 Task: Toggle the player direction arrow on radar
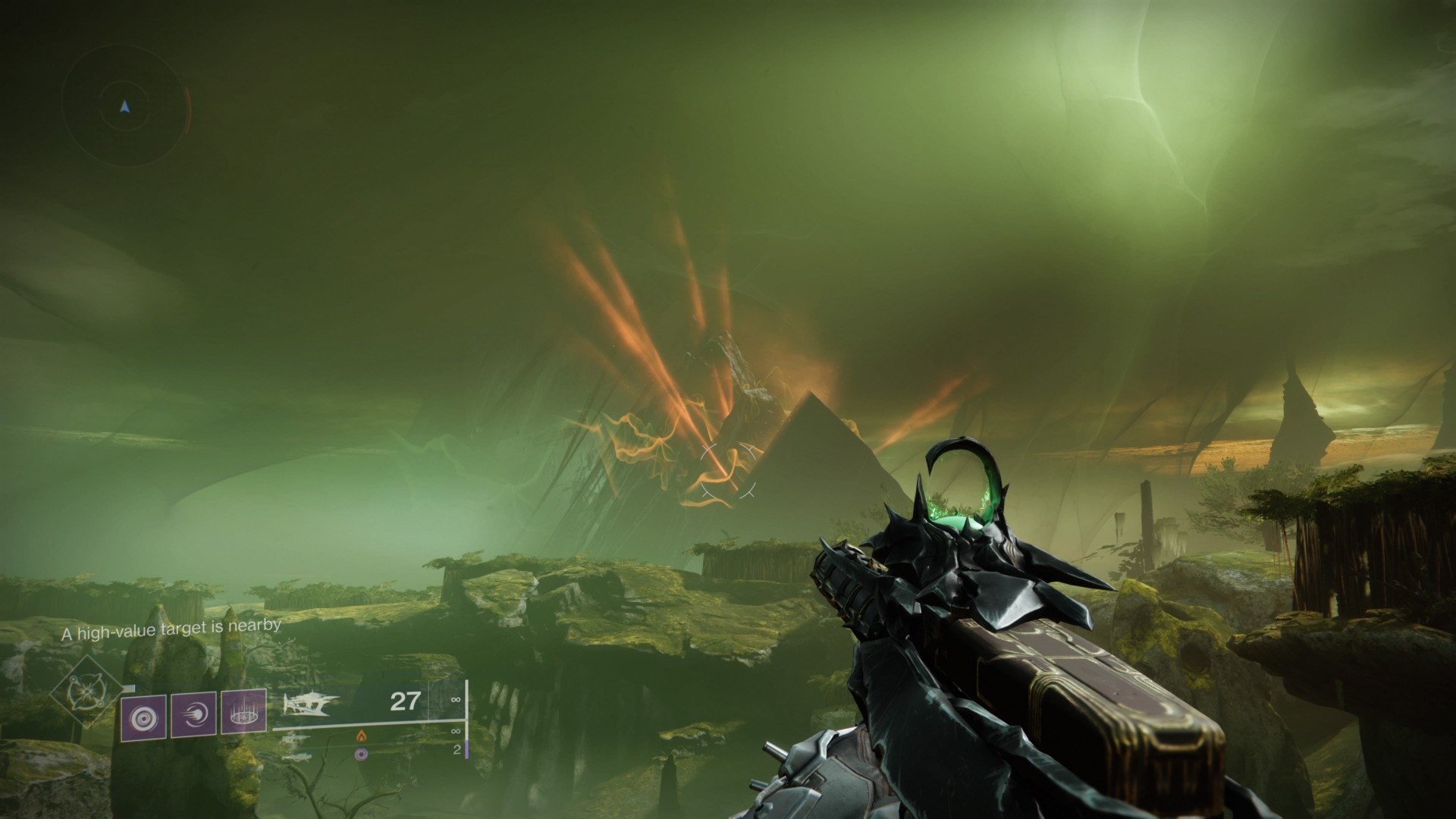coord(124,106)
